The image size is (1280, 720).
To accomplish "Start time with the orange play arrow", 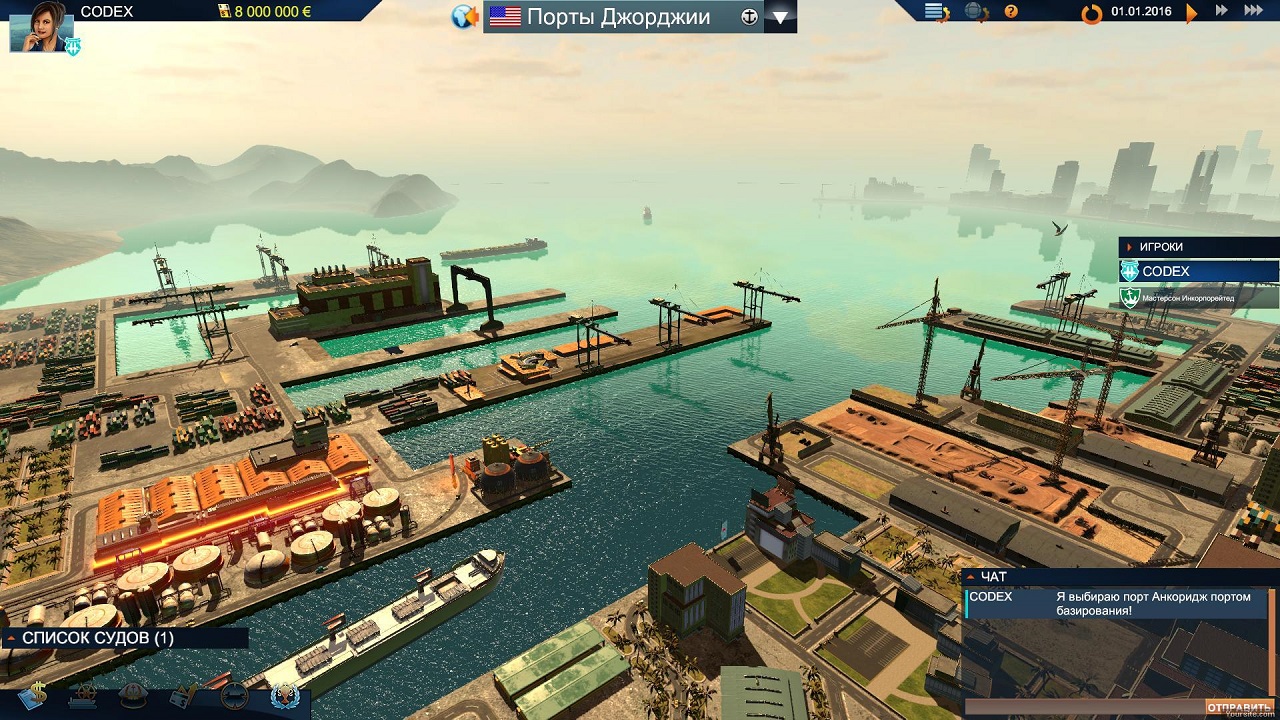I will click(x=1191, y=13).
